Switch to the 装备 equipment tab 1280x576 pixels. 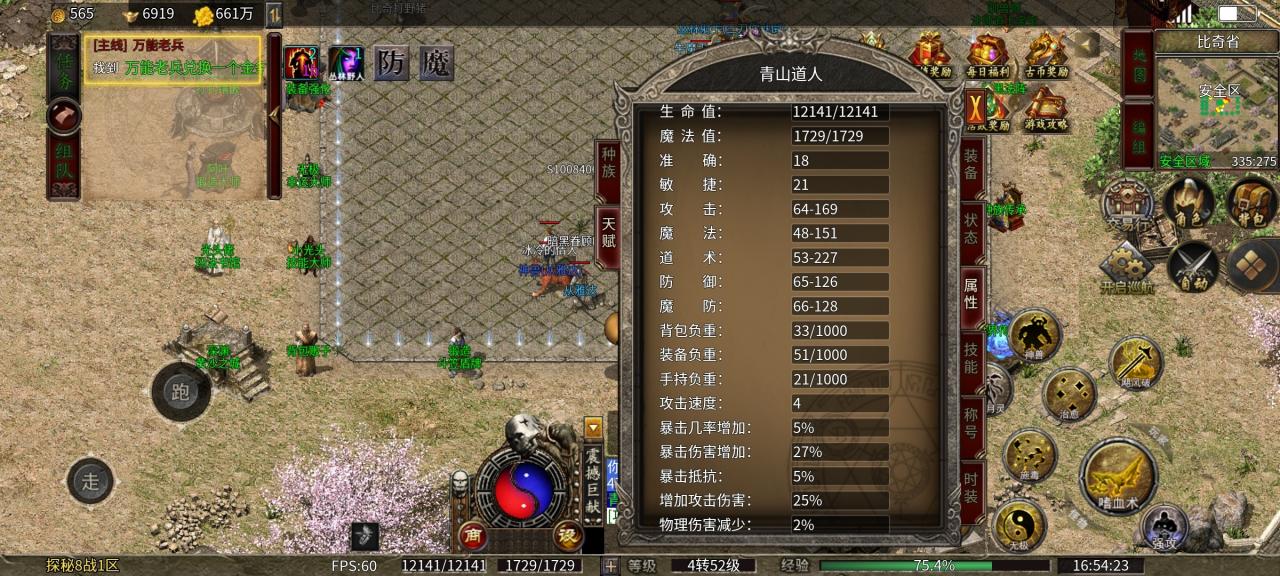(971, 166)
